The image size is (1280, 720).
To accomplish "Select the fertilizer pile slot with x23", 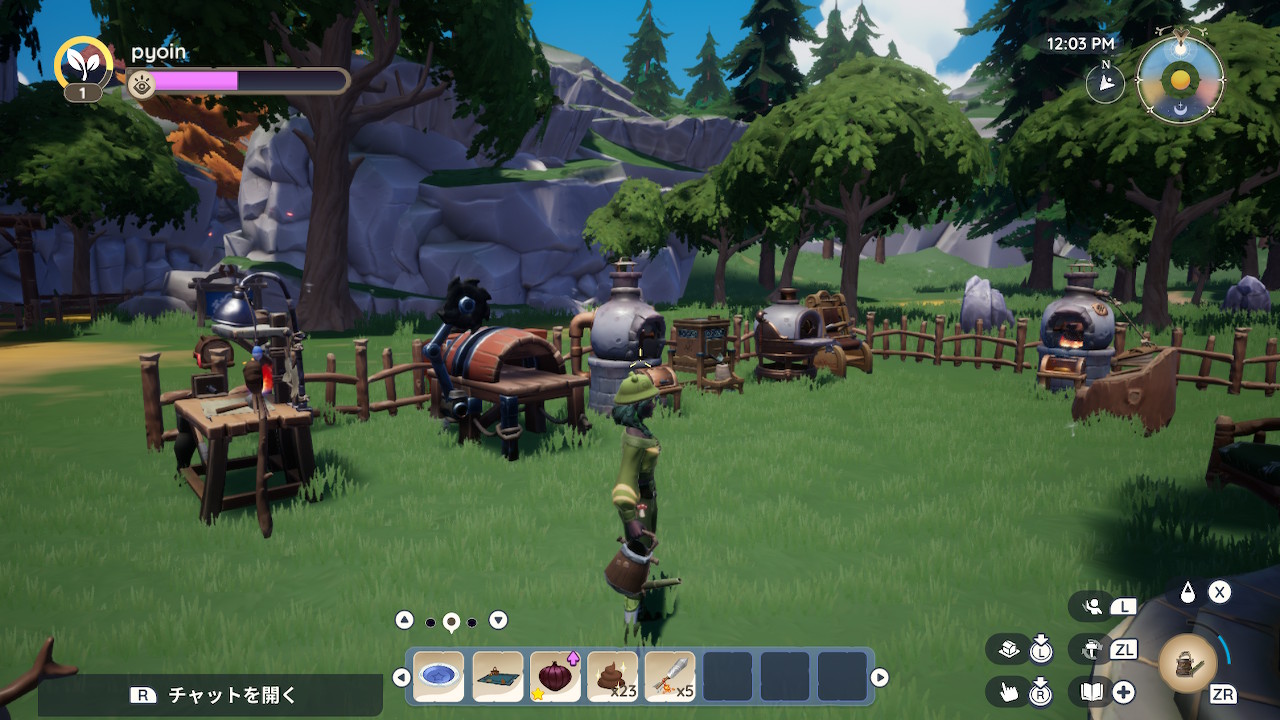I will click(612, 677).
